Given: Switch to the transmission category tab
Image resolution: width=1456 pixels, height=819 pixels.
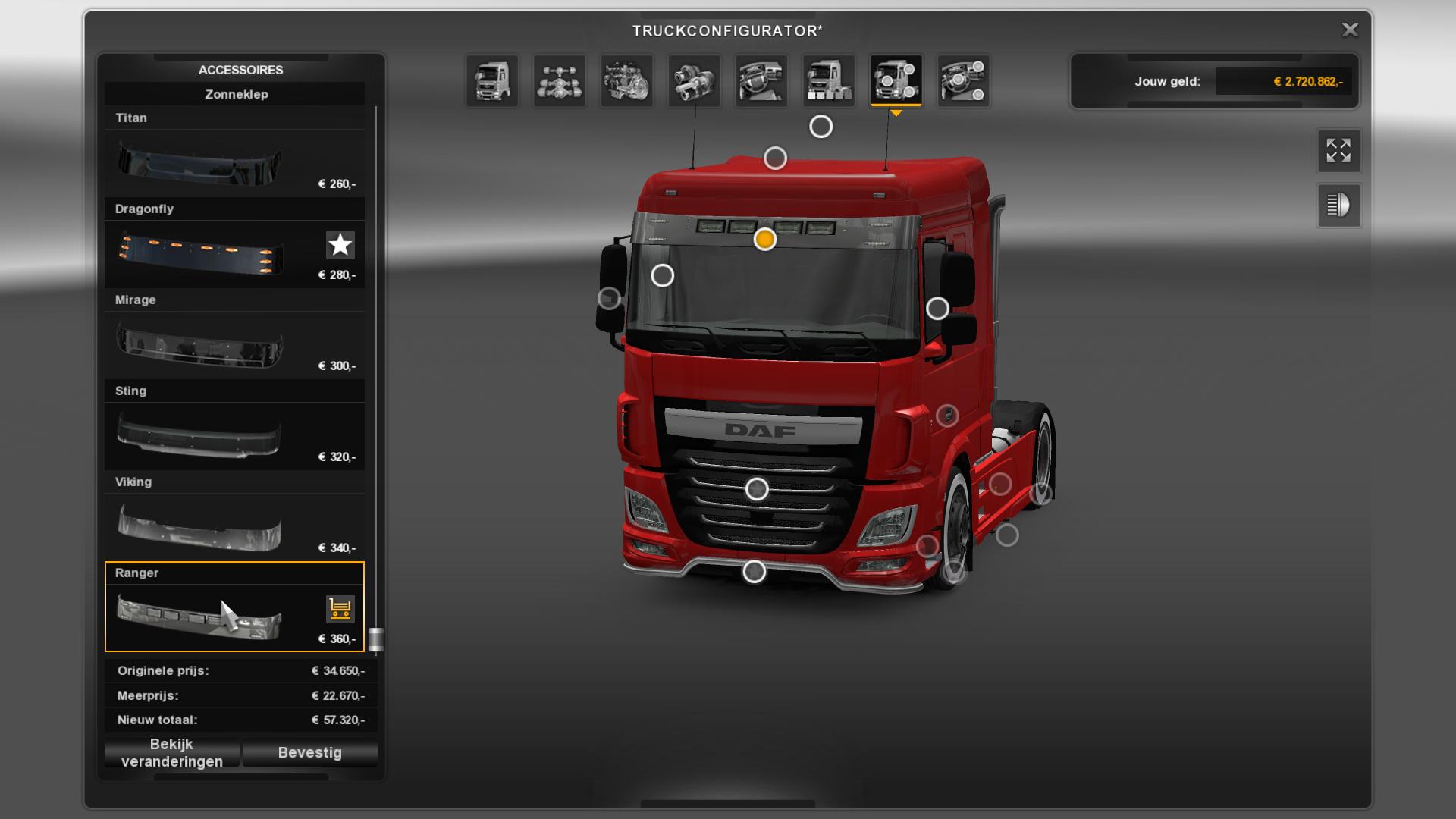Looking at the screenshot, I should (x=694, y=80).
